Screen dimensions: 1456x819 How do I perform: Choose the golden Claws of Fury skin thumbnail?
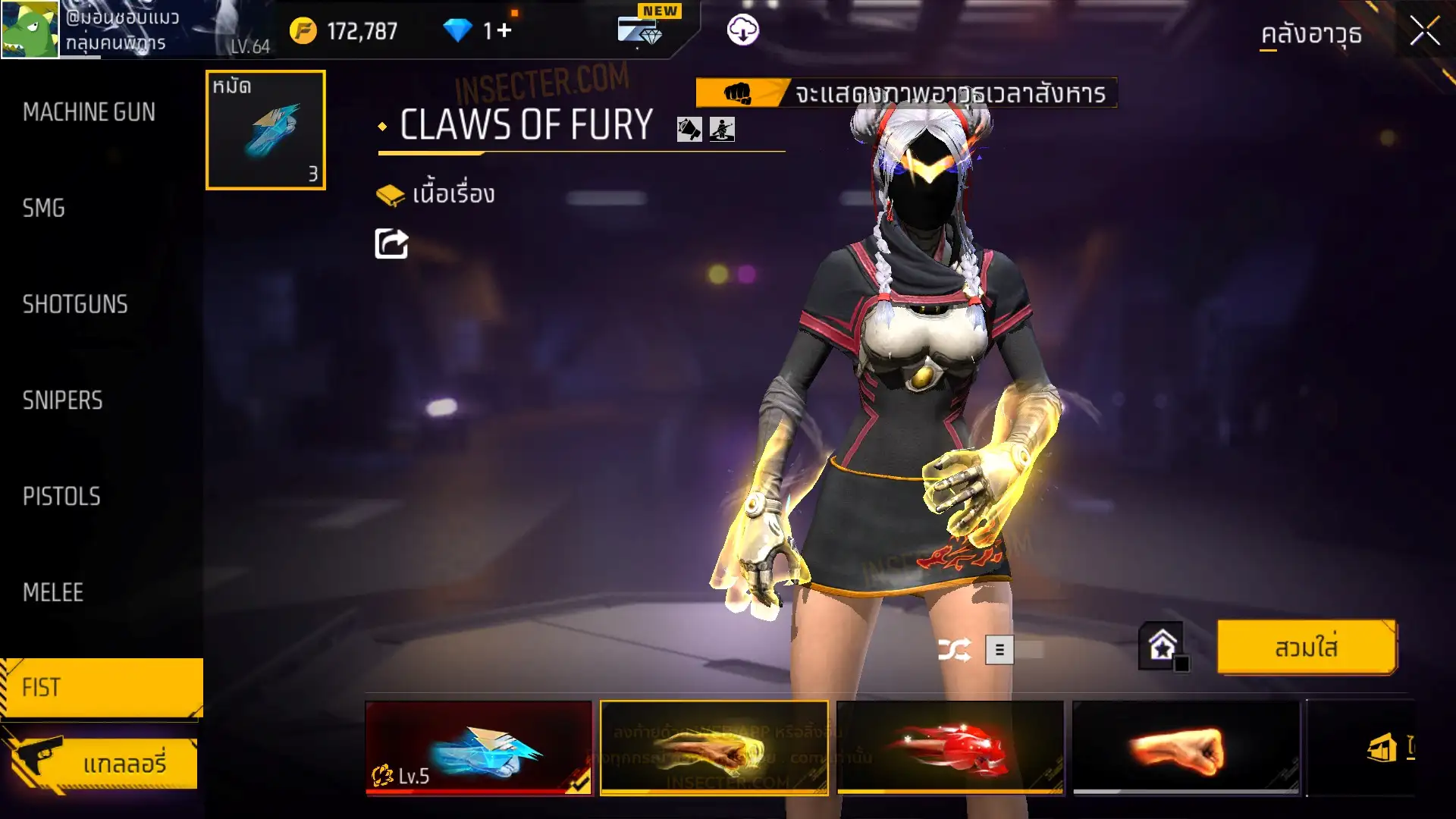click(x=714, y=748)
